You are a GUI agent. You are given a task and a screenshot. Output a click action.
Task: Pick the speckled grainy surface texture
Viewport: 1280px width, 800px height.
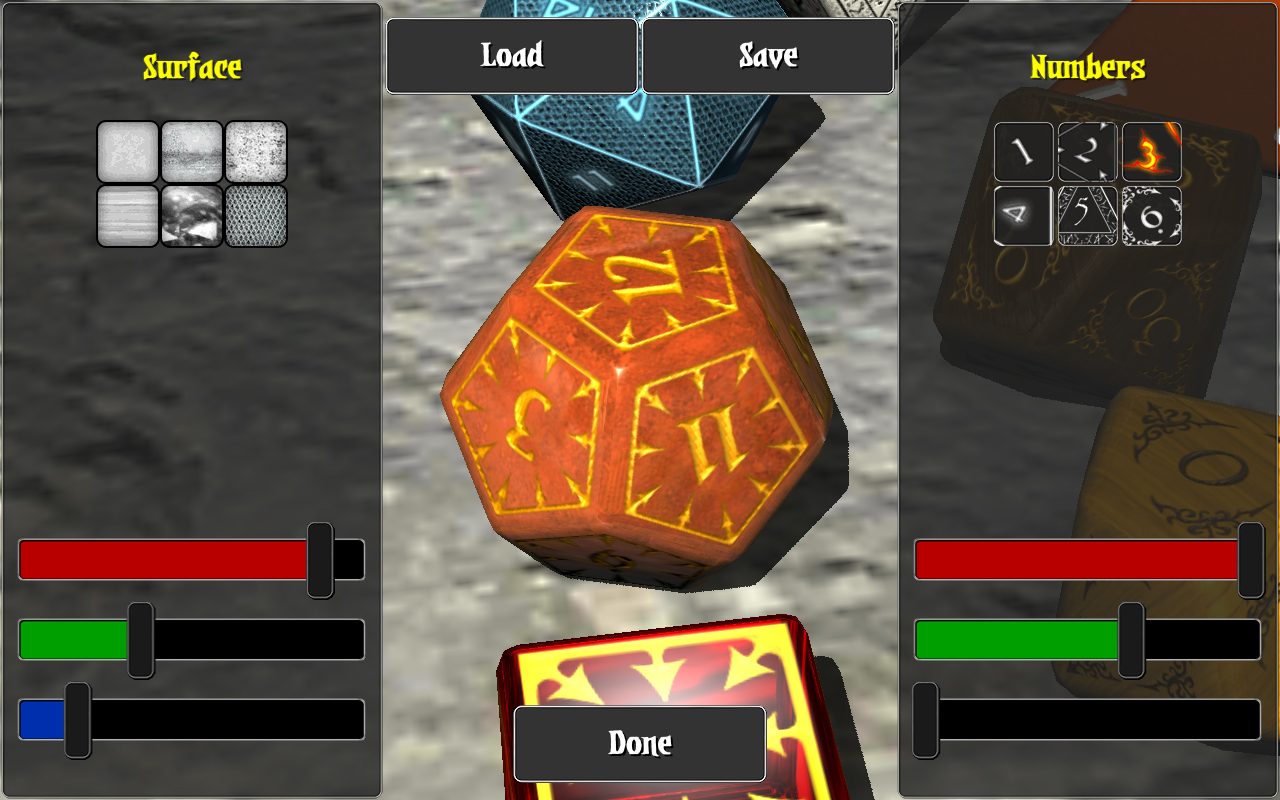pyautogui.click(x=255, y=153)
